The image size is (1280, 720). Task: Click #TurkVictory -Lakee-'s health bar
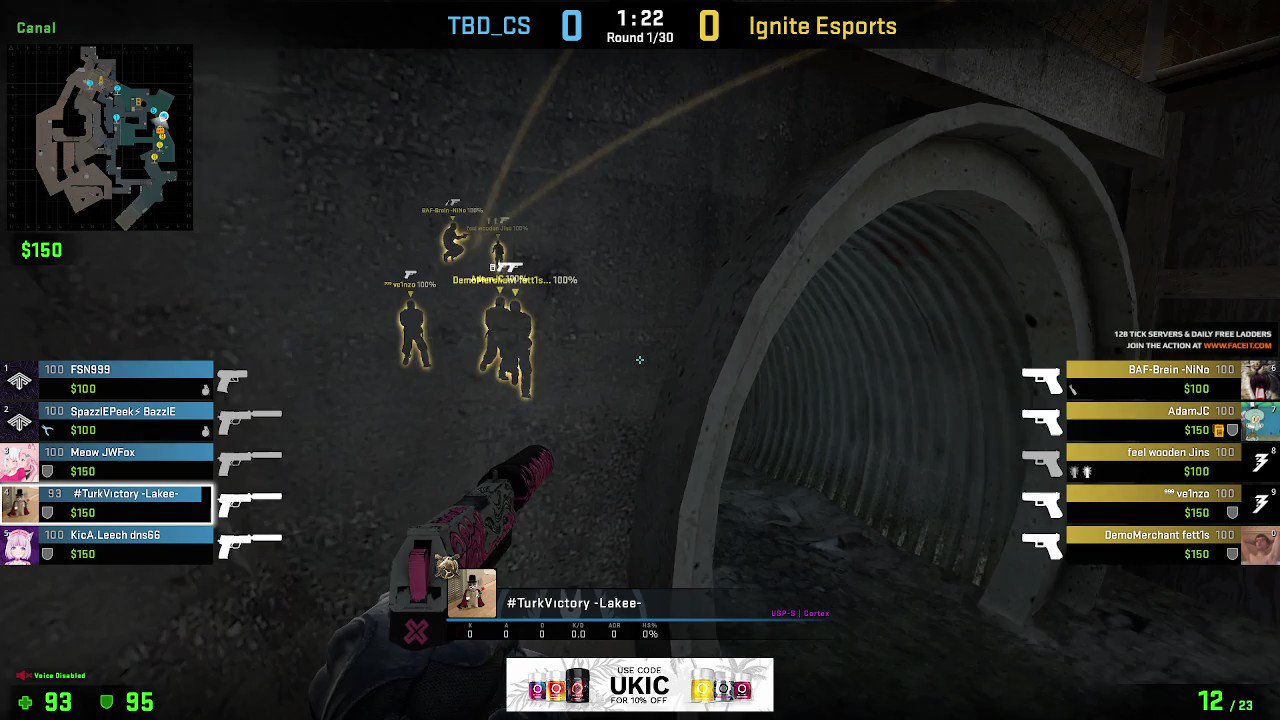pyautogui.click(x=130, y=492)
